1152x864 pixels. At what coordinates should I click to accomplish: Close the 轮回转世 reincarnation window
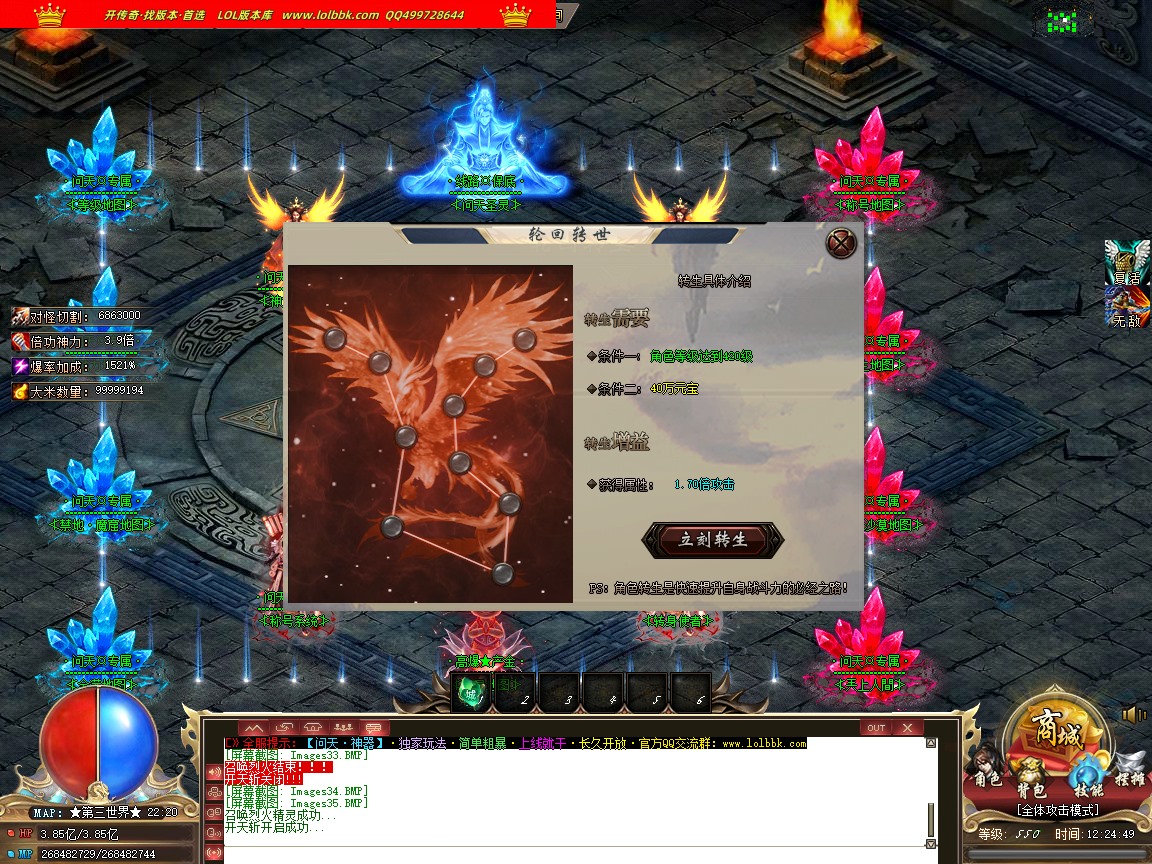842,244
